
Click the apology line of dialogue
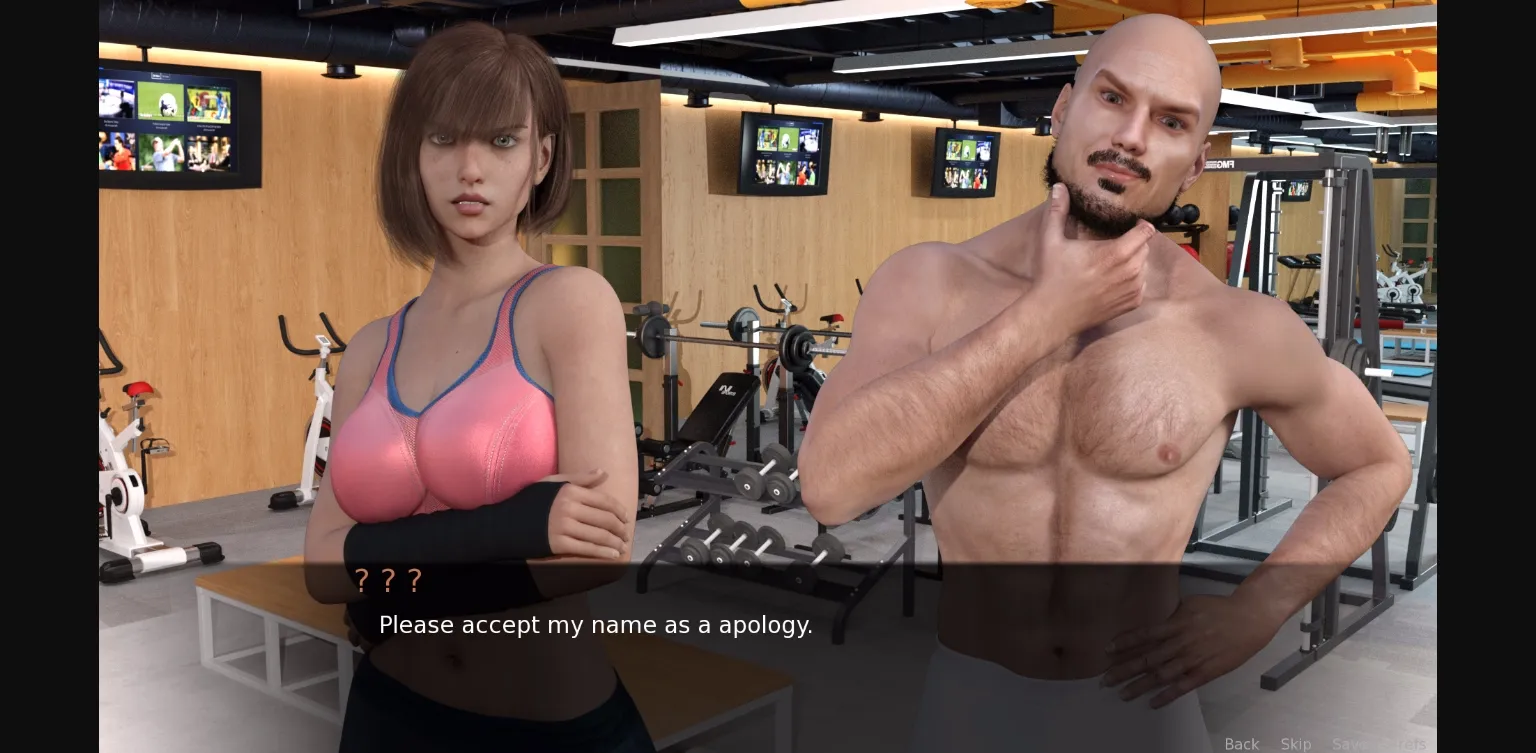(x=595, y=625)
